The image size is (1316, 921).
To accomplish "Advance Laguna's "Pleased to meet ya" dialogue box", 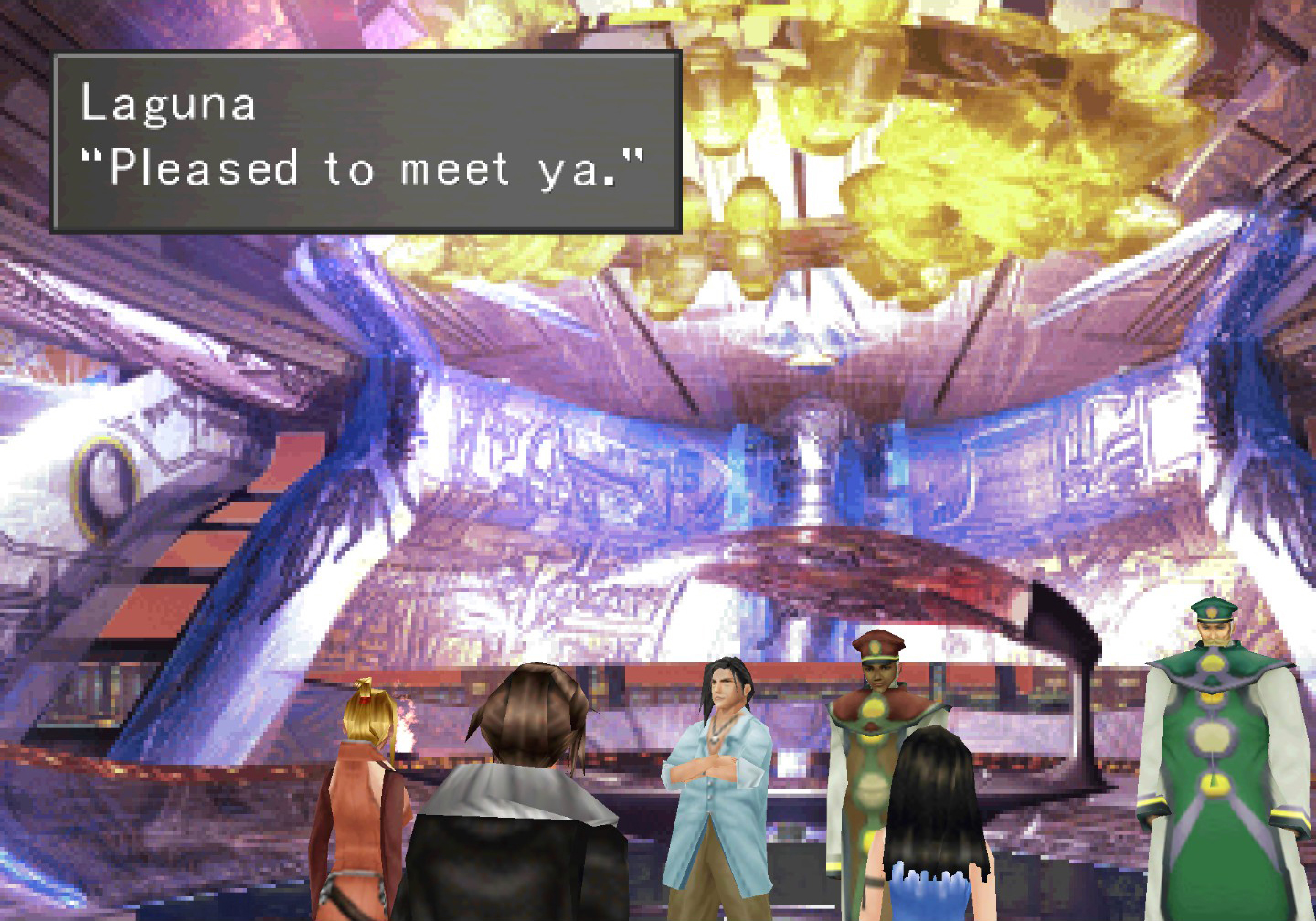I will (x=366, y=142).
